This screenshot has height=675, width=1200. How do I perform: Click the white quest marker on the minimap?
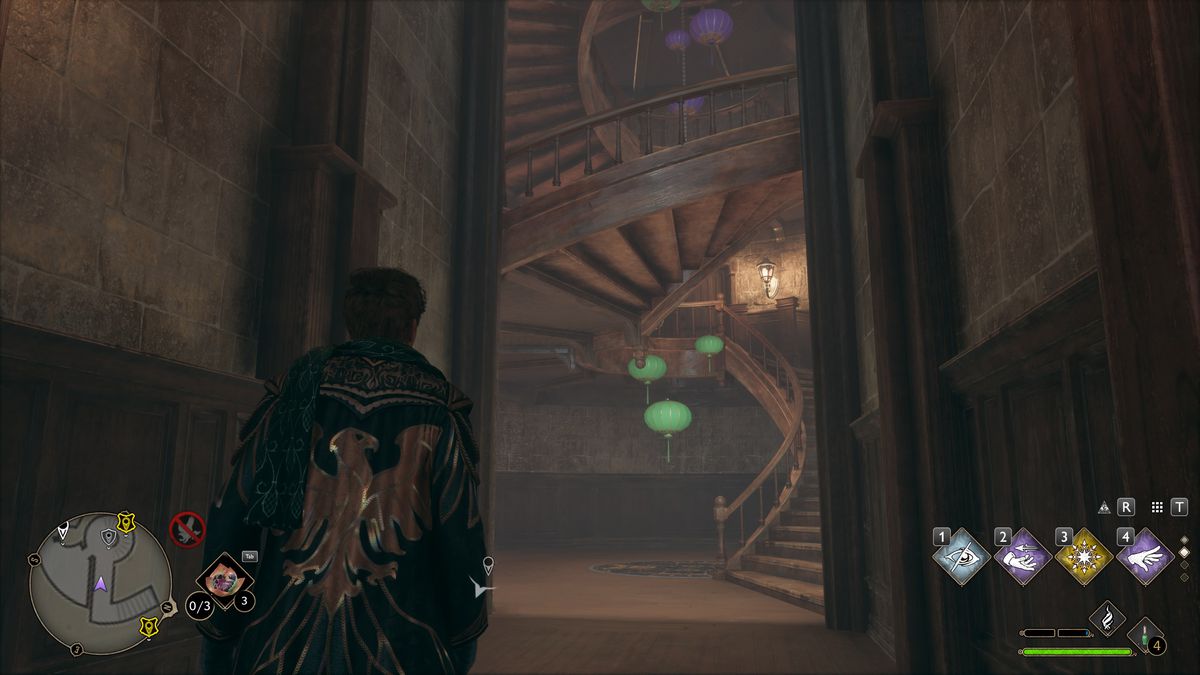(x=65, y=529)
